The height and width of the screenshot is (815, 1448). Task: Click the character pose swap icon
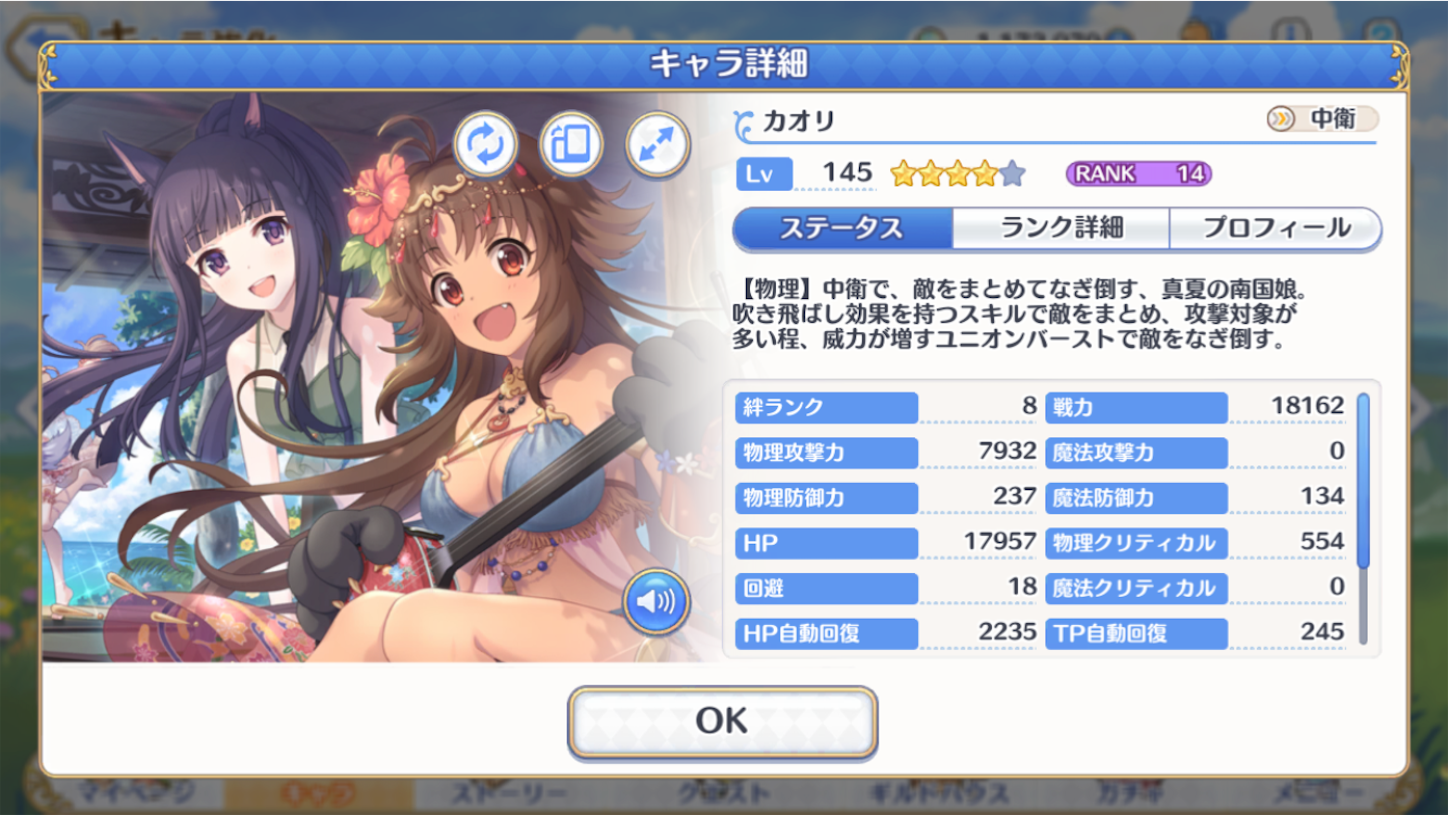484,142
